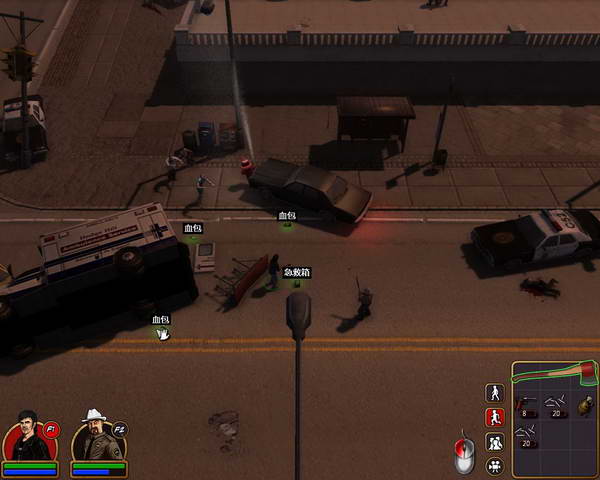The width and height of the screenshot is (600, 480).
Task: Click the two-person group button
Action: click(494, 441)
